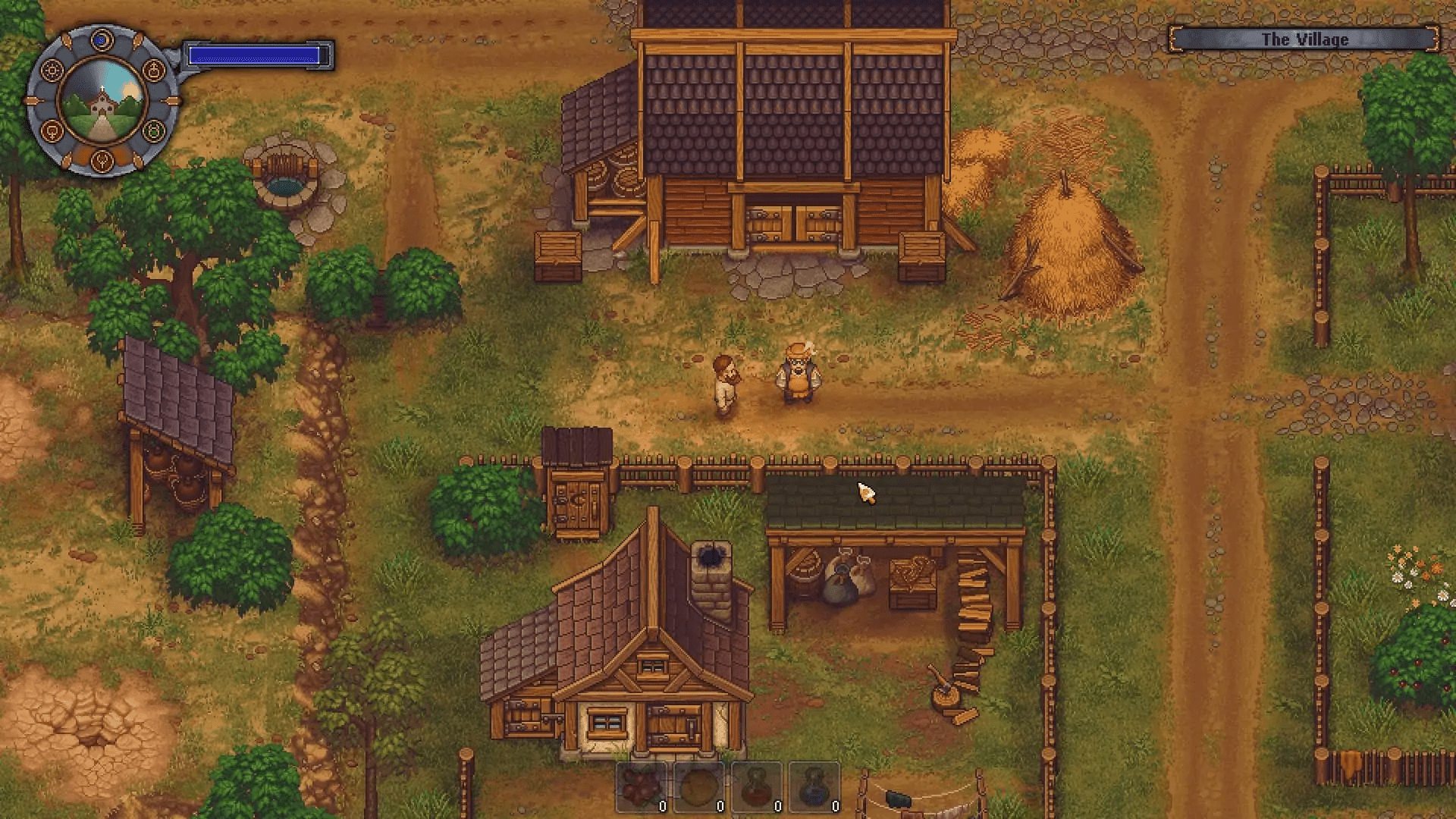Click the green tree symbol on the clock
This screenshot has width=1456, height=819.
click(x=155, y=130)
